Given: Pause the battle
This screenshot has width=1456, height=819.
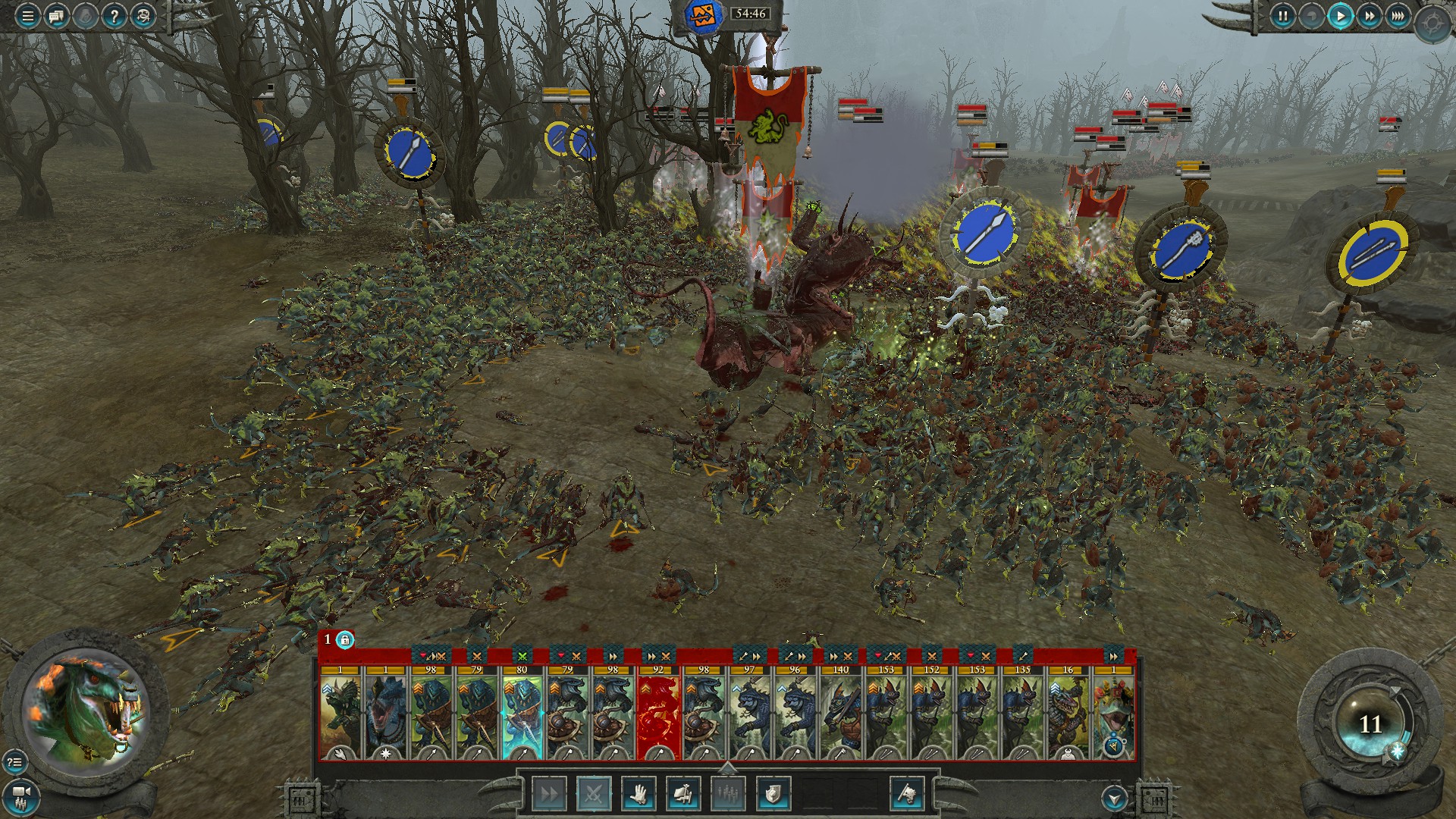Looking at the screenshot, I should (1282, 15).
